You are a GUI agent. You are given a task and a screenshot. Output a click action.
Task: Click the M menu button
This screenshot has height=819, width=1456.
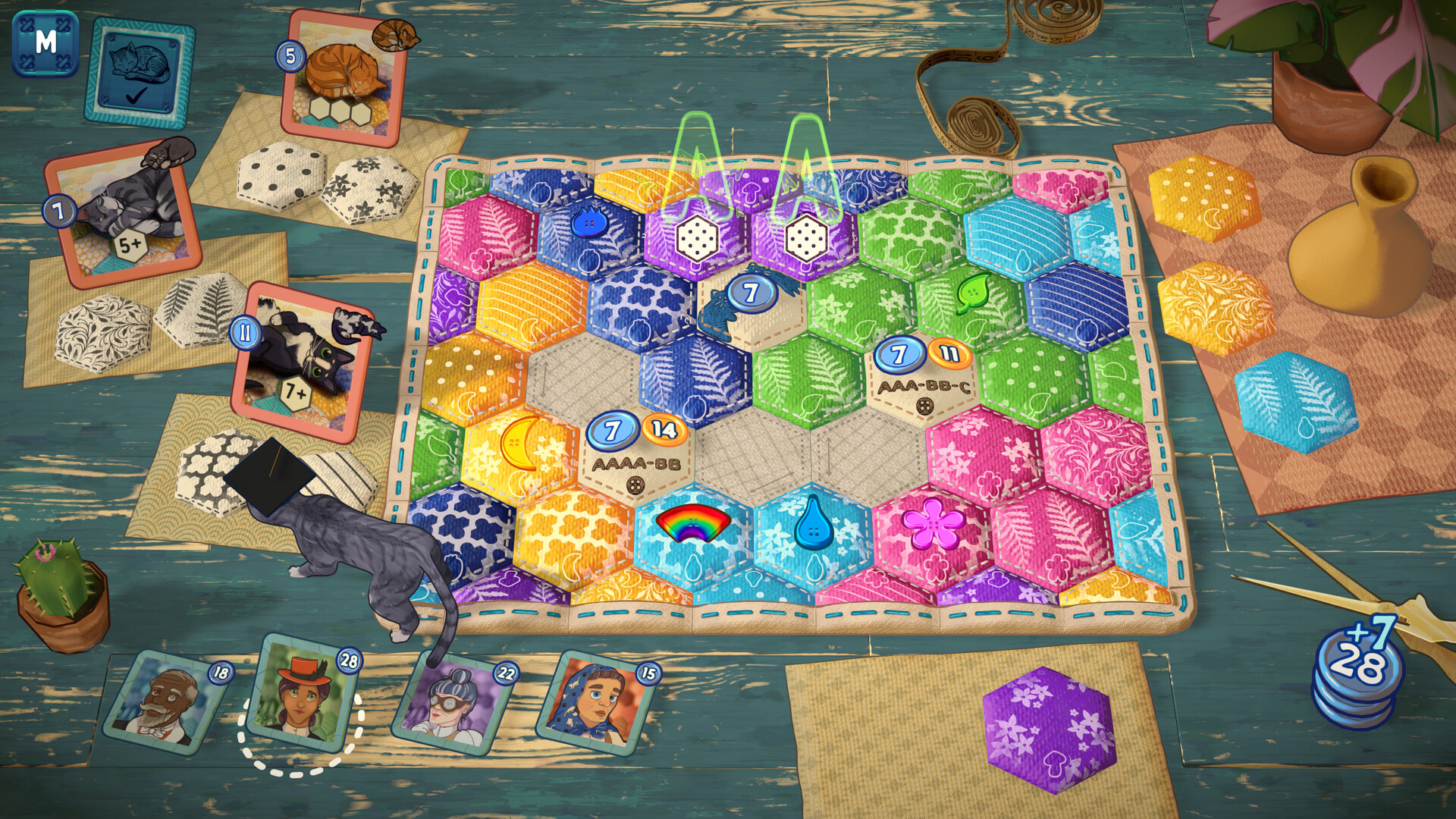point(45,42)
